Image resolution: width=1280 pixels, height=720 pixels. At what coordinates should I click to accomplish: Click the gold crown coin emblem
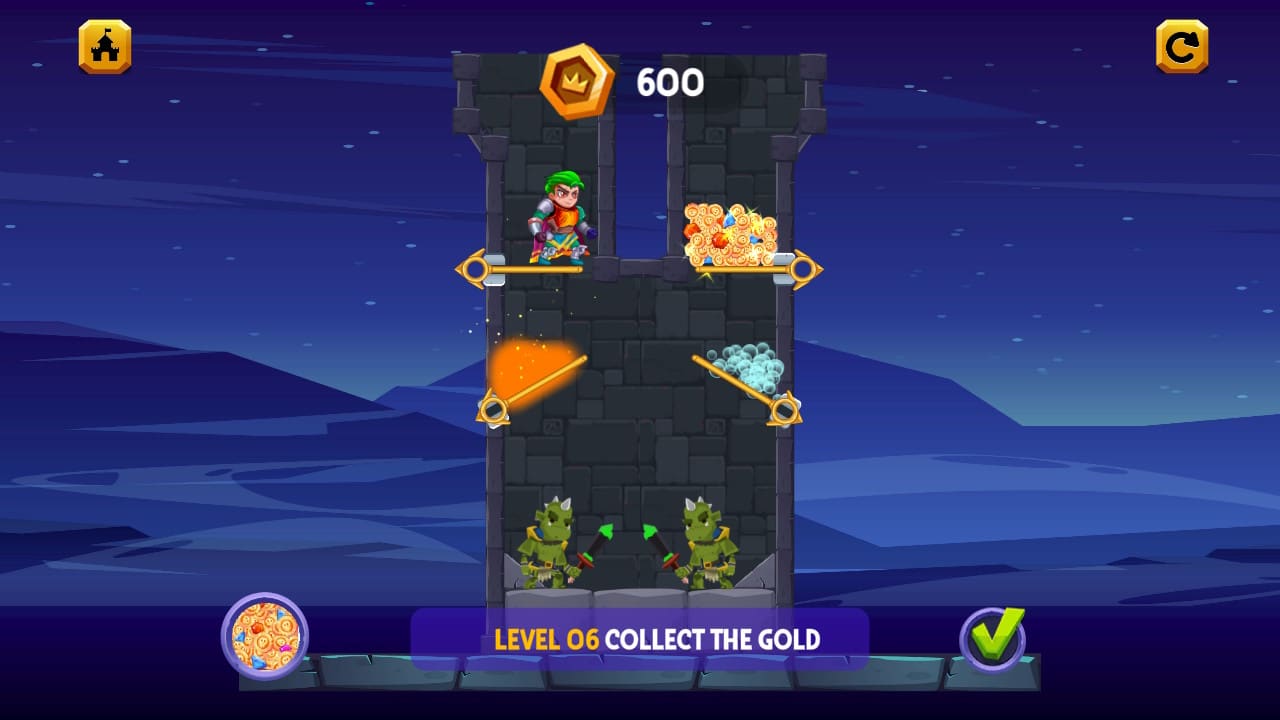575,83
